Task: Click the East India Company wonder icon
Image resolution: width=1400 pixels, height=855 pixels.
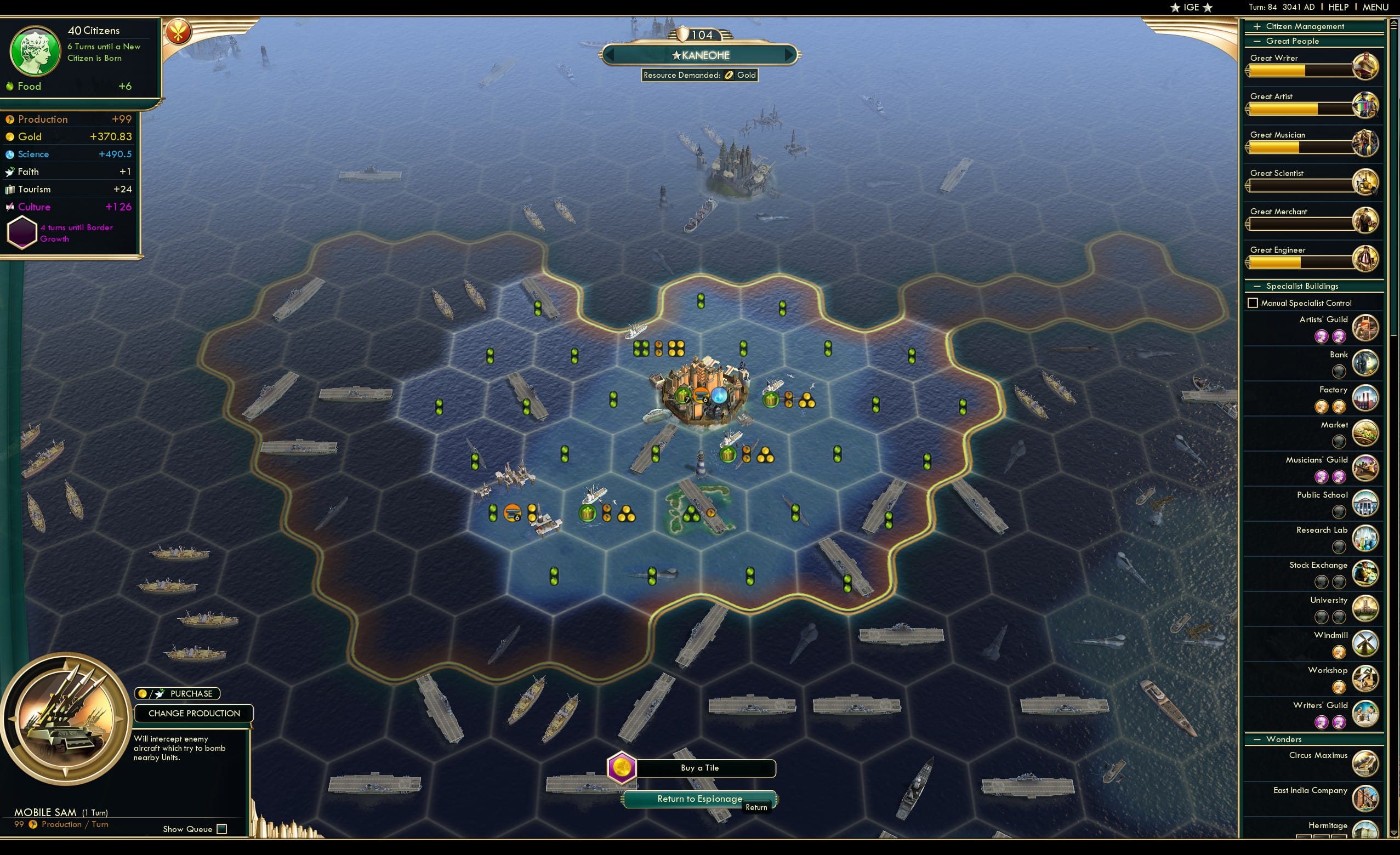Action: 1367,799
